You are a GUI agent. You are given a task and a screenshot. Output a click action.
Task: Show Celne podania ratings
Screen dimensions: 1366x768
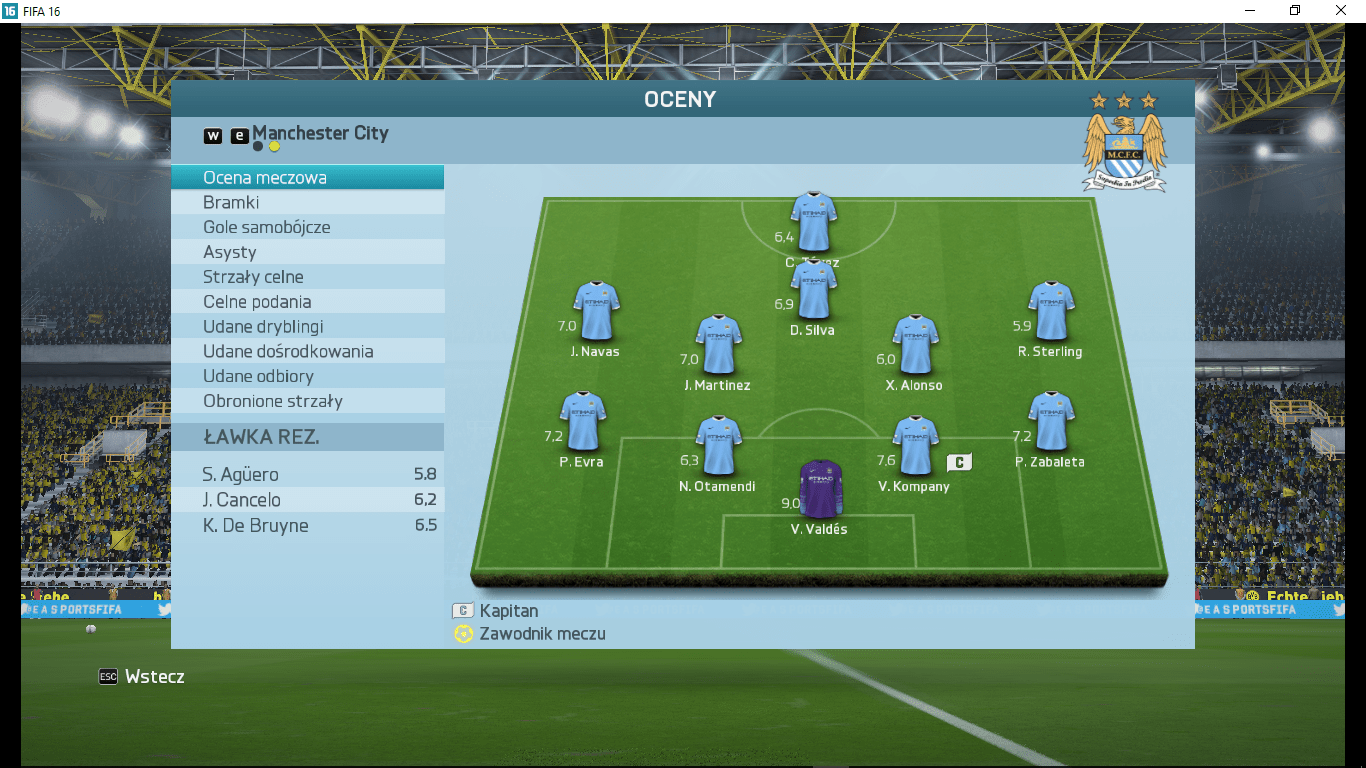point(307,302)
